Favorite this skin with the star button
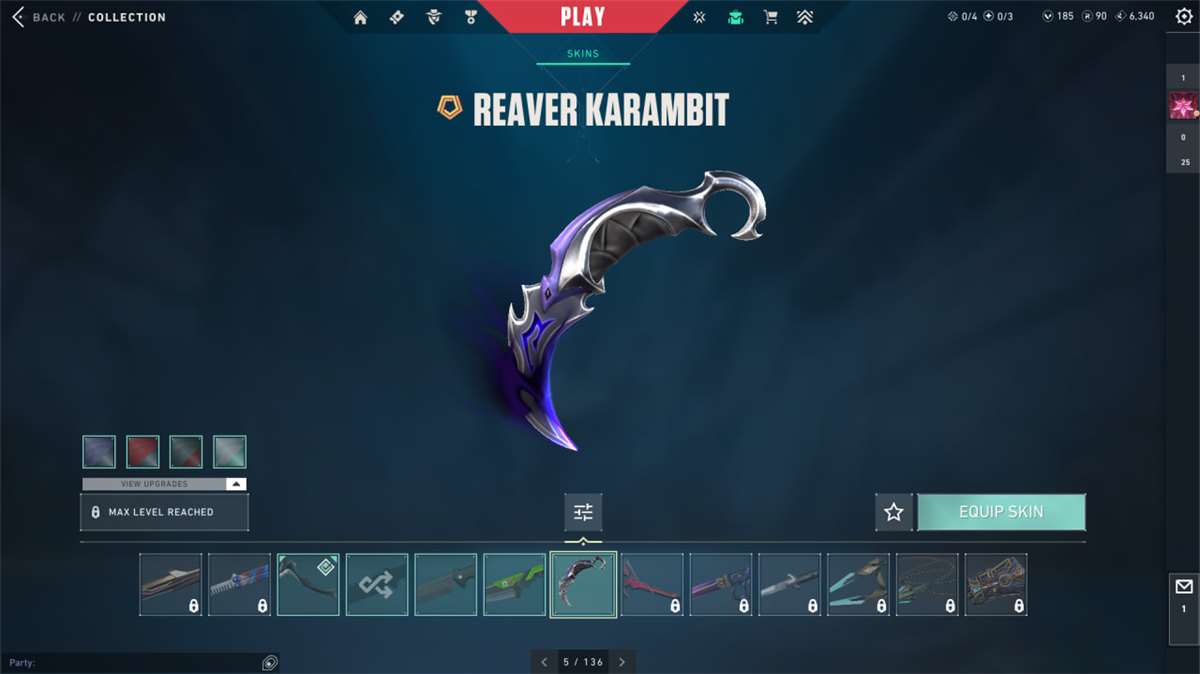 coord(893,512)
